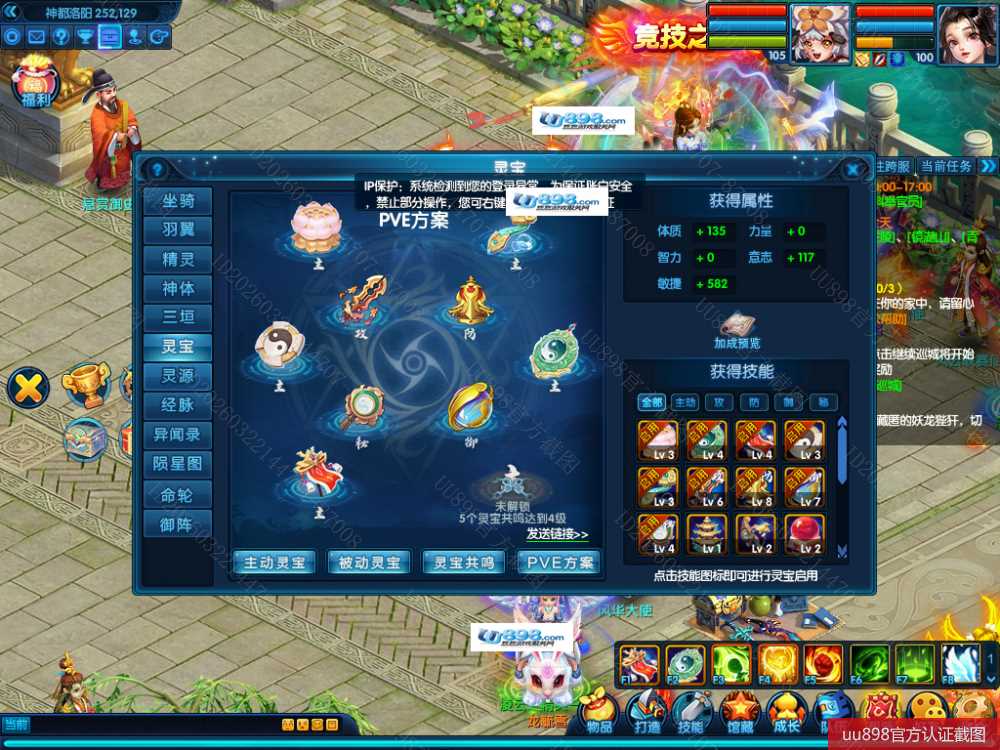Open the 羽翼 tab
The image size is (1000, 750).
178,230
